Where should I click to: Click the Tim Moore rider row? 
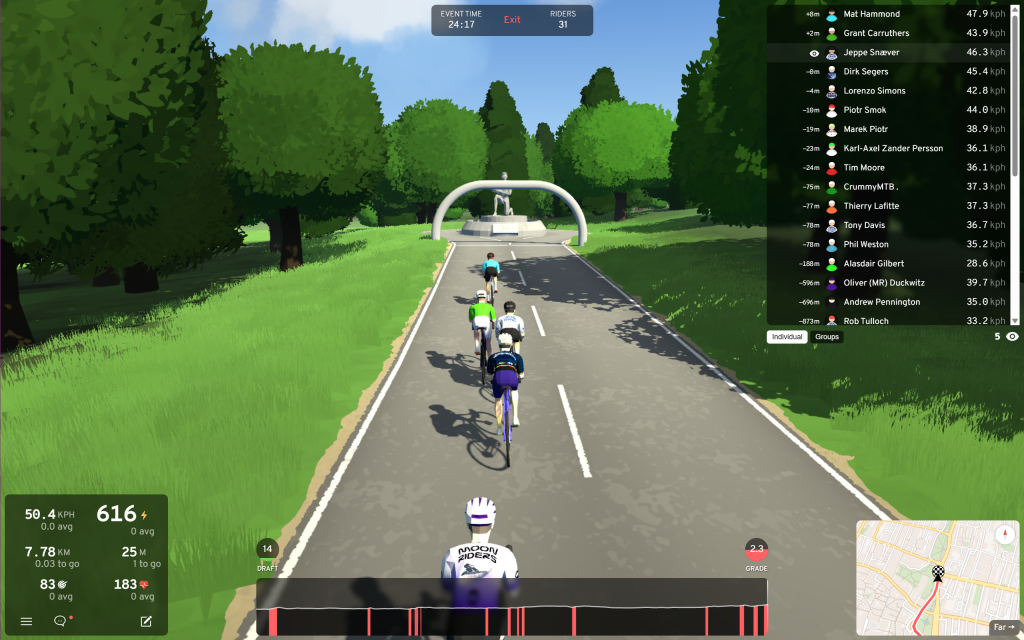[x=865, y=167]
